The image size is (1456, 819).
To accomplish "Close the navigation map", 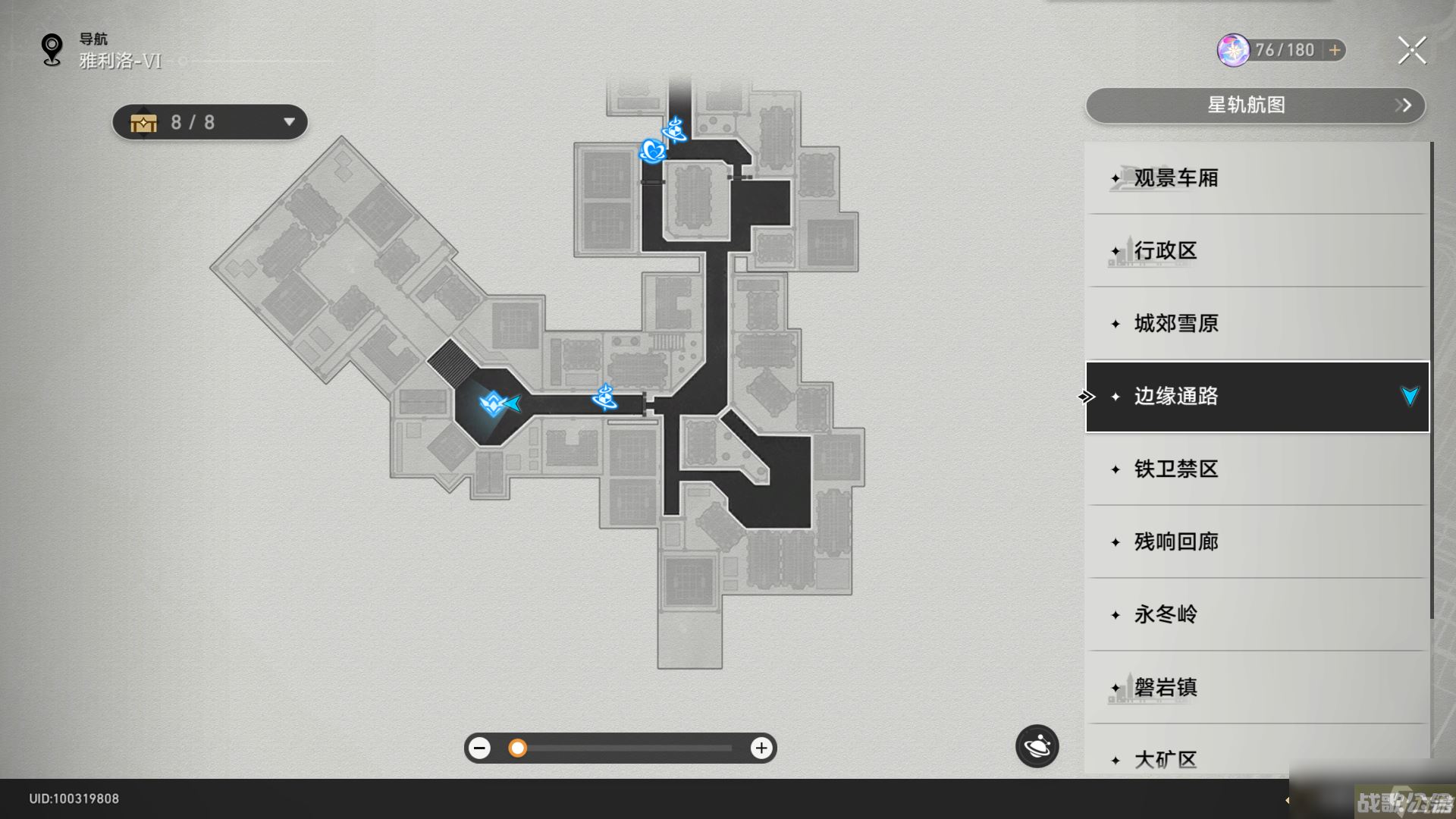I will click(x=1411, y=51).
